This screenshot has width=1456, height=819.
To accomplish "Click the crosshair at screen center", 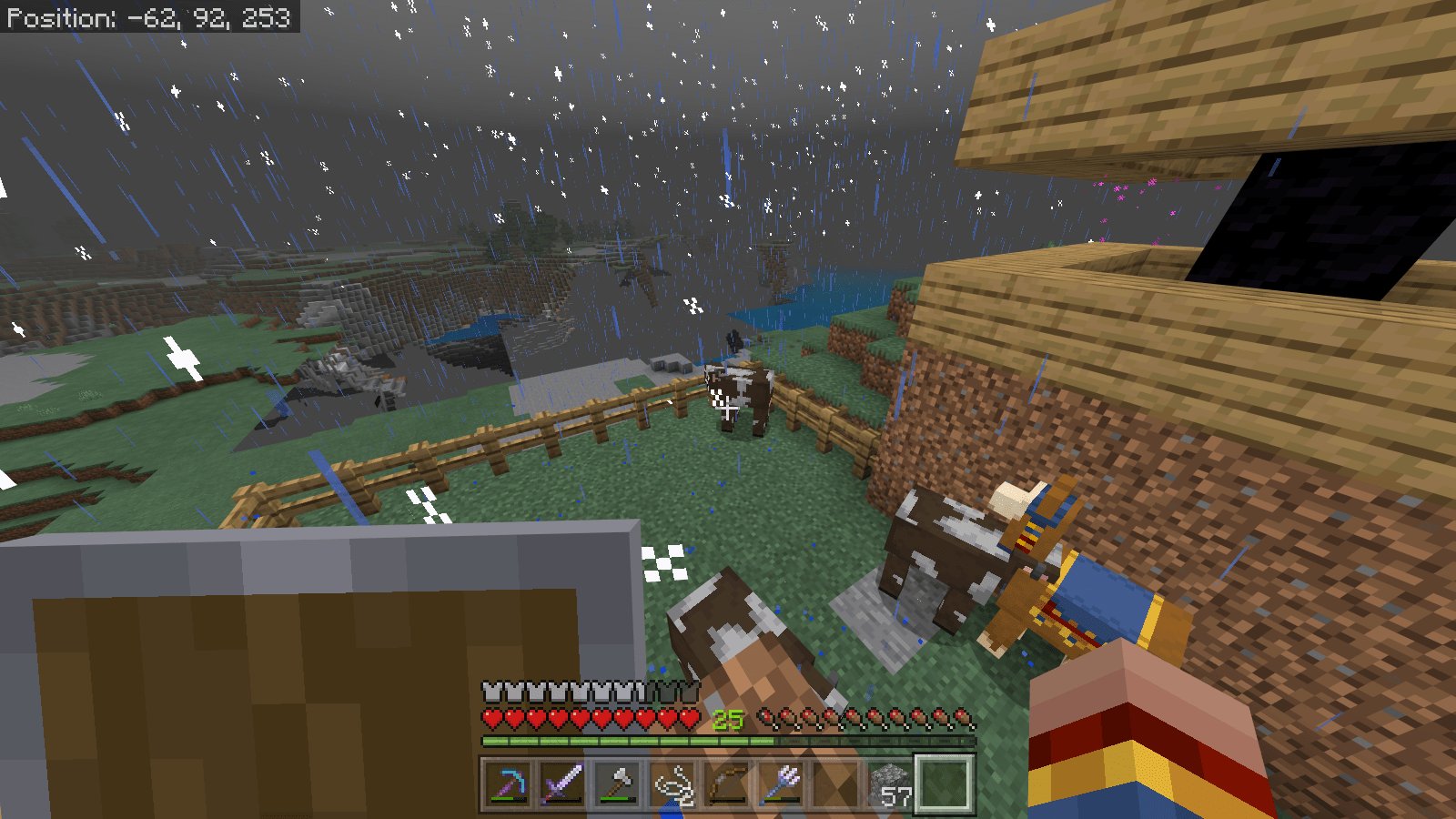I will point(728,409).
